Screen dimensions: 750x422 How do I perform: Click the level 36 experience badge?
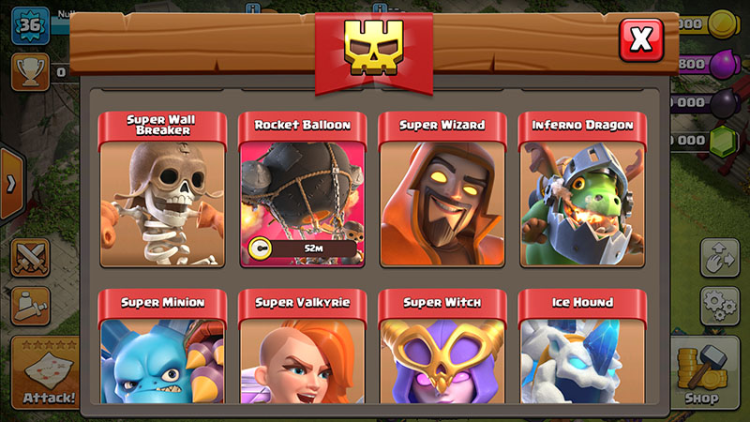point(30,24)
